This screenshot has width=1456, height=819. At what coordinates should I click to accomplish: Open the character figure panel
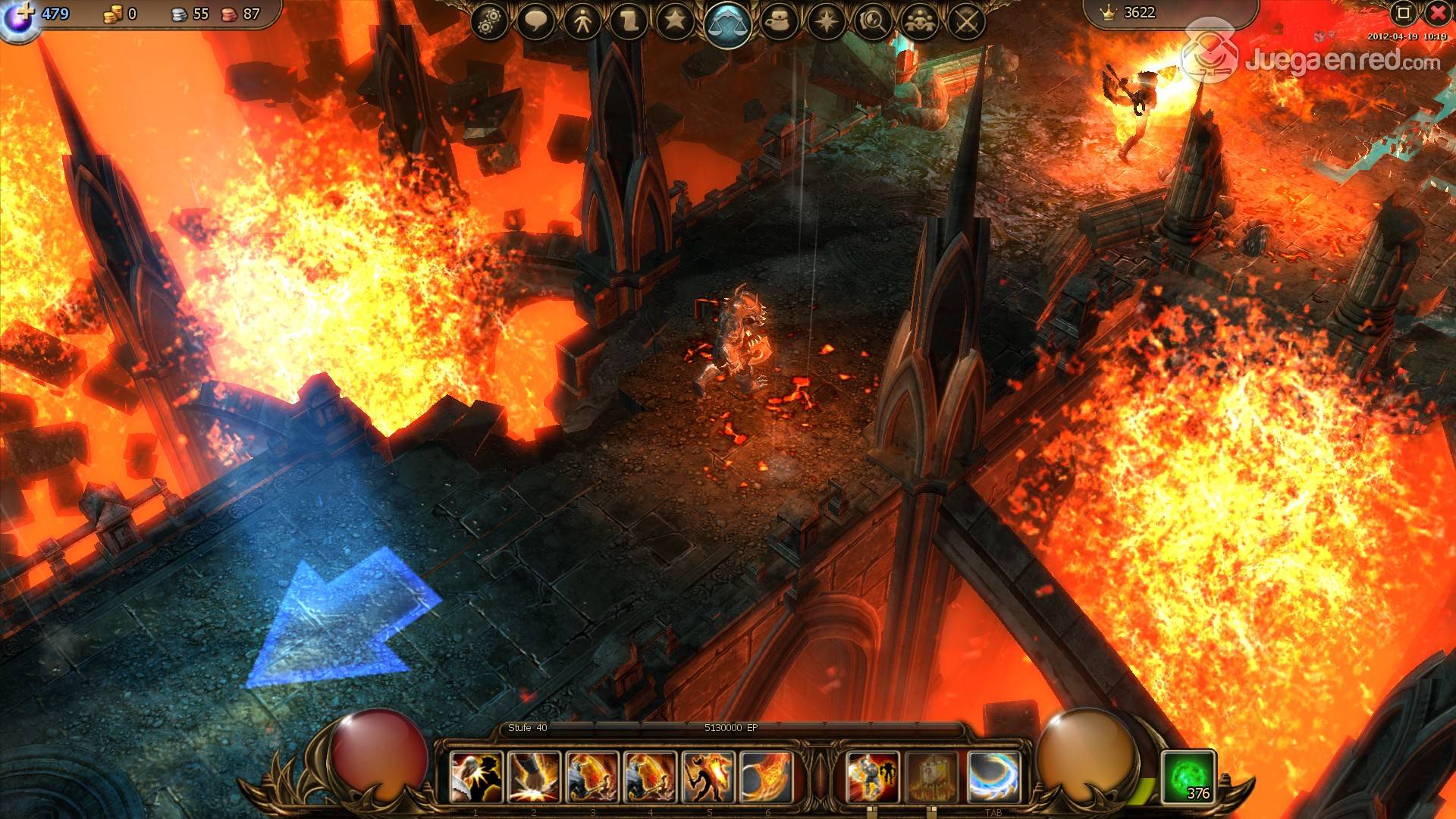[582, 22]
